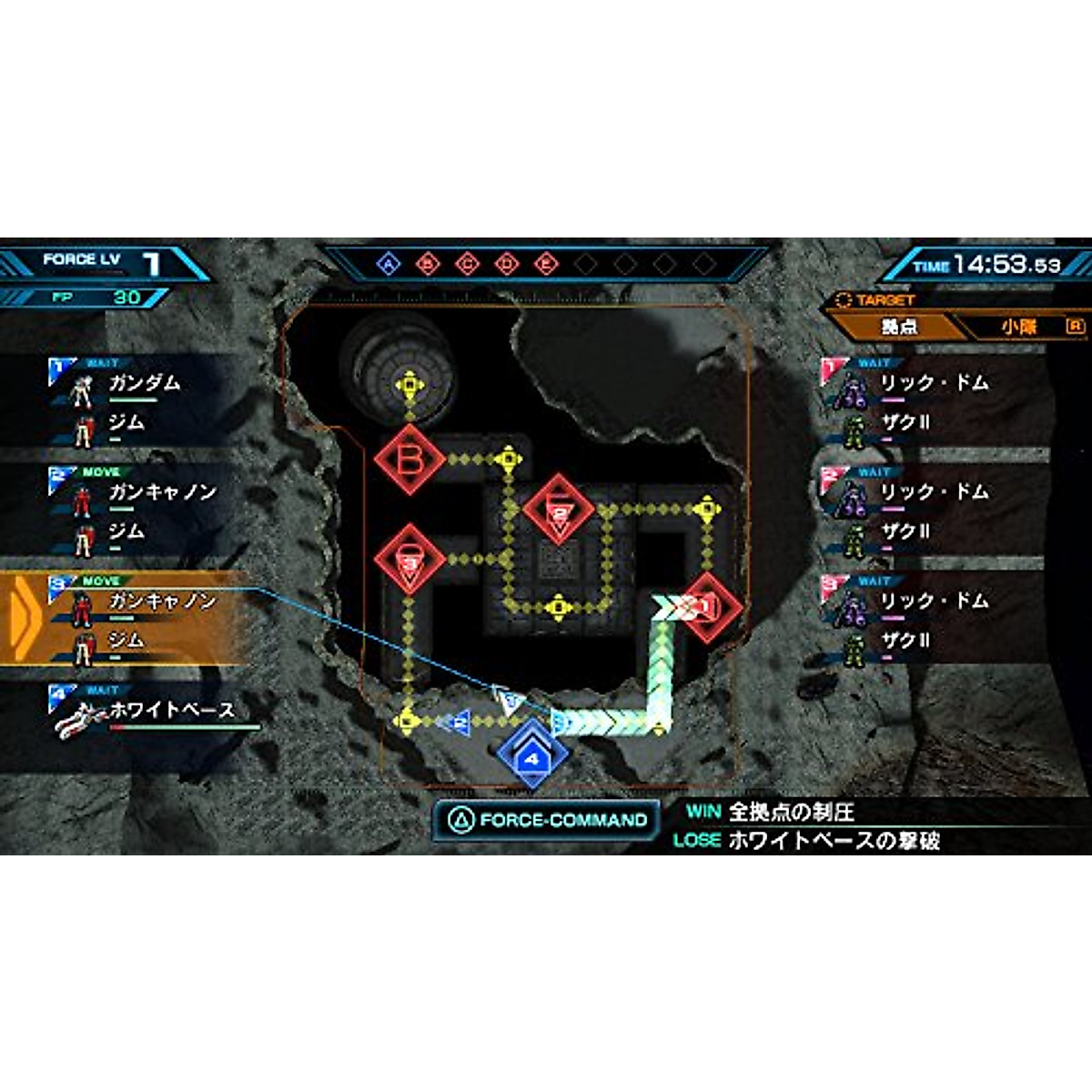Target enemy squad 1 Rick Dom panel
The height and width of the screenshot is (1092, 1092).
937,402
